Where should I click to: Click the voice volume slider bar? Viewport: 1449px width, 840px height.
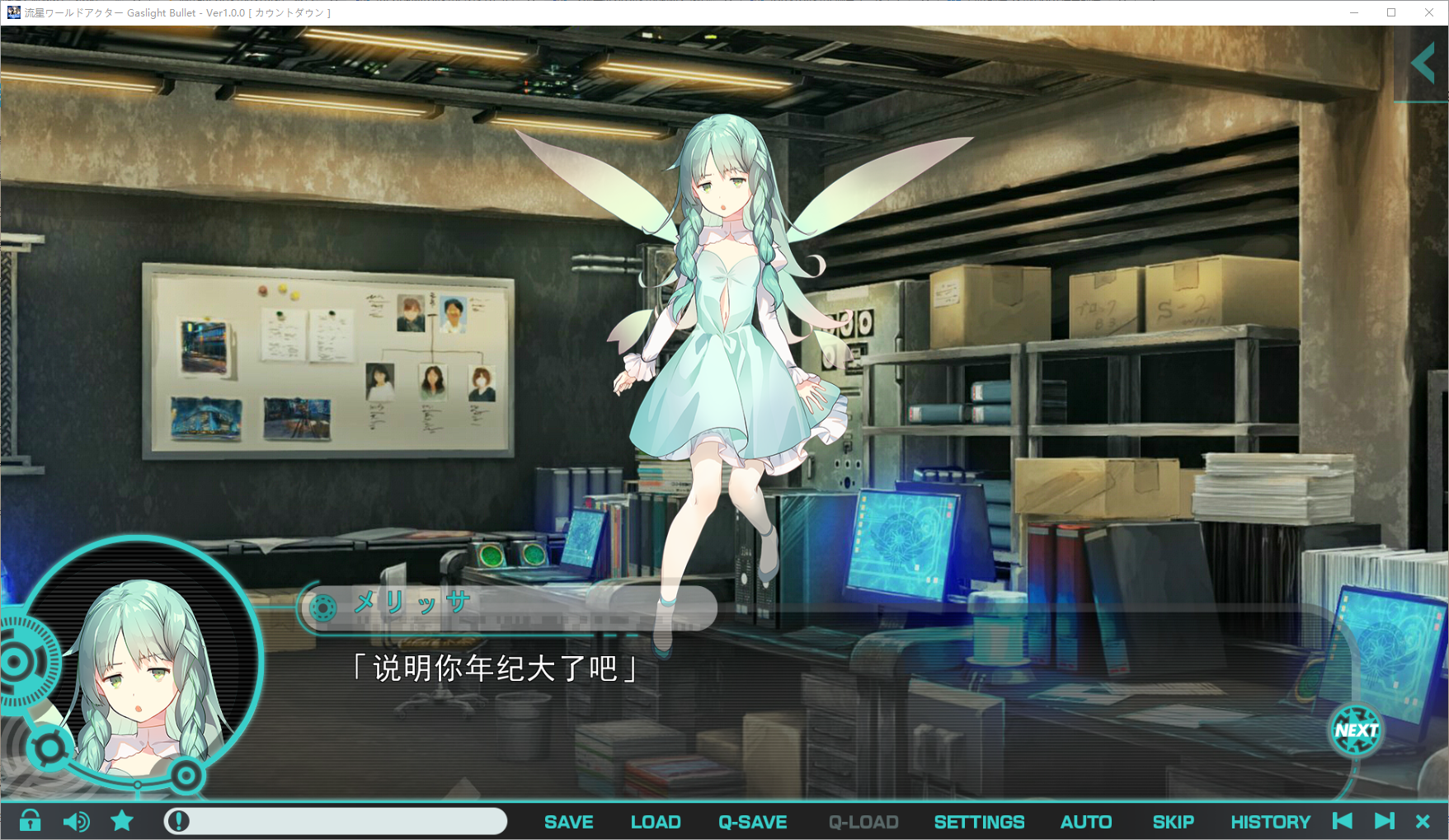tap(335, 821)
